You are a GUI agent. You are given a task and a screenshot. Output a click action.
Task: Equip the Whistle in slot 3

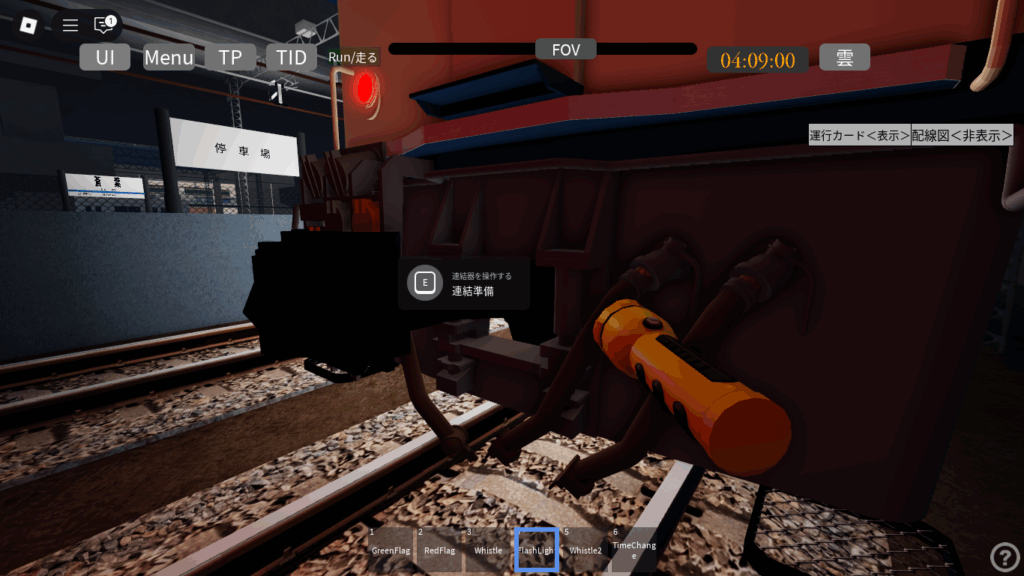click(487, 549)
